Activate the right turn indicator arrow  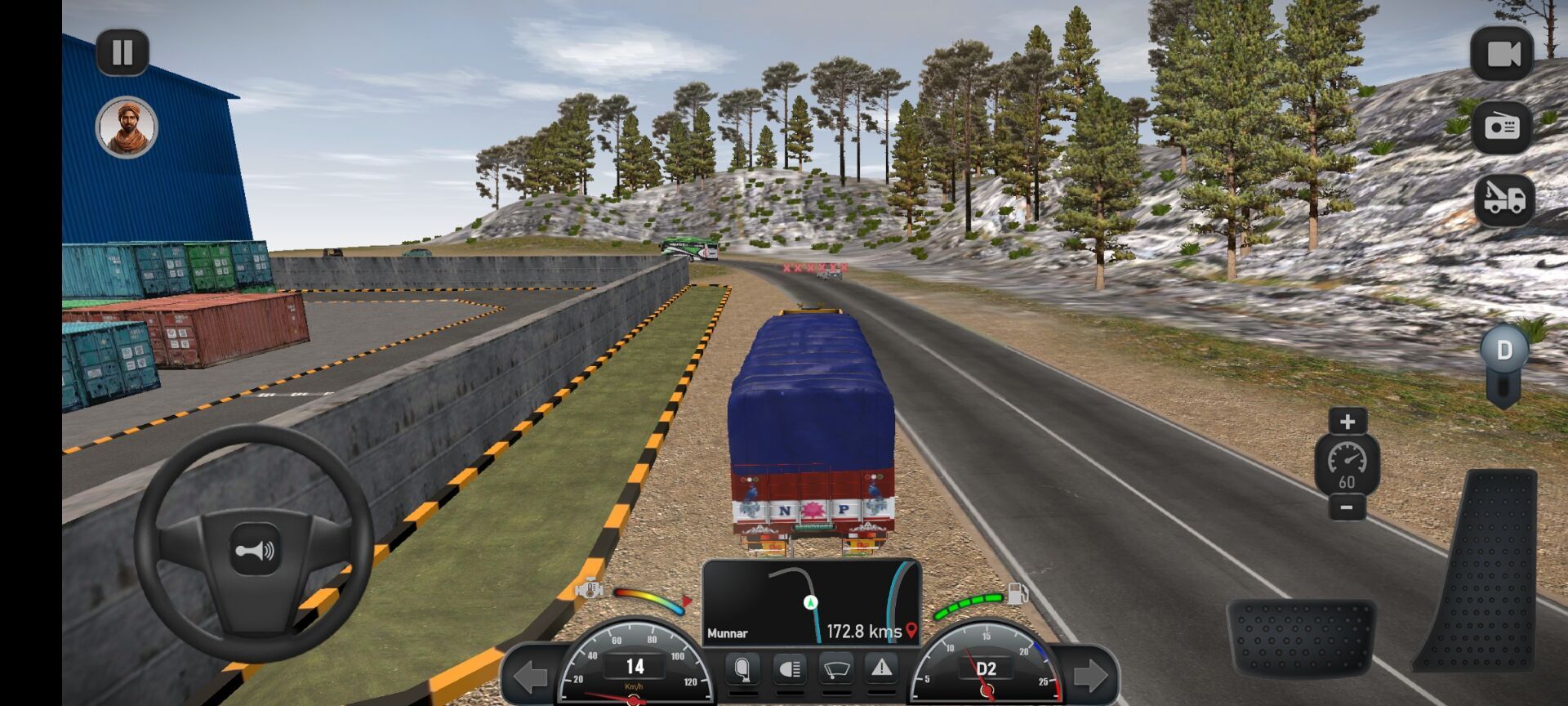(1091, 676)
